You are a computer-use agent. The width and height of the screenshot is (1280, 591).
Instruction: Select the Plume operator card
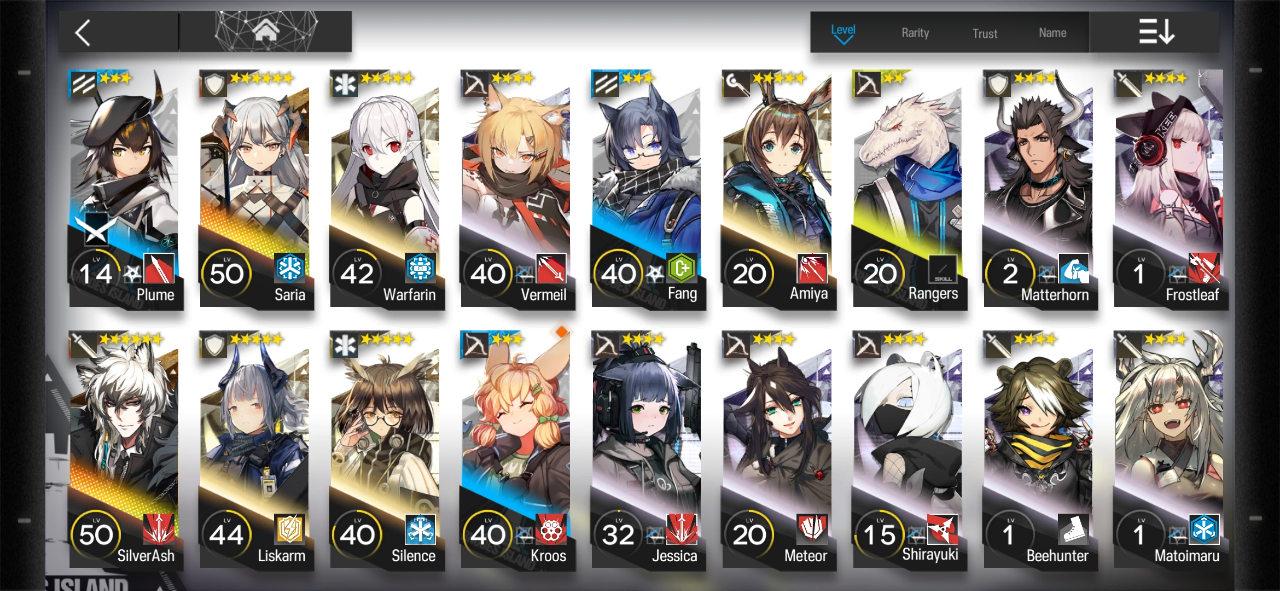click(124, 185)
